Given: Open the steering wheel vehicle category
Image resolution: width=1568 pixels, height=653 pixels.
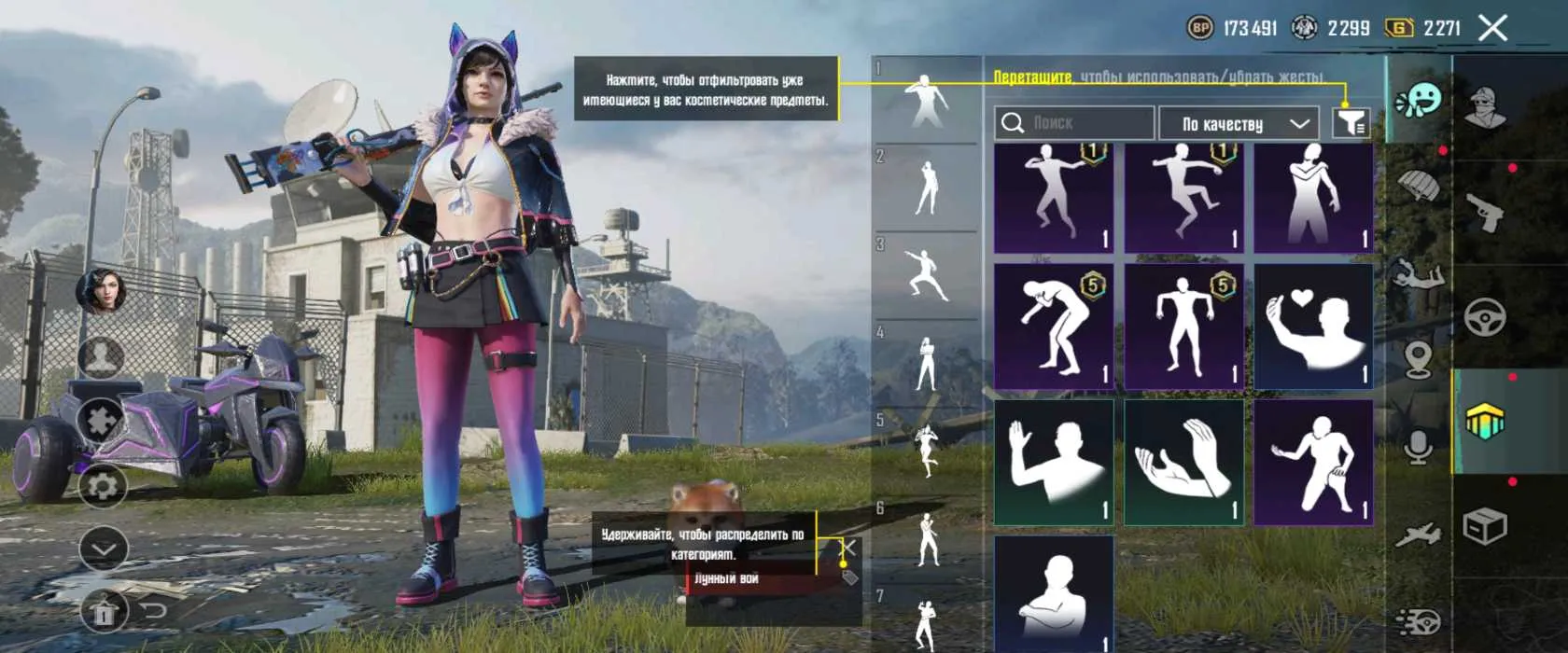Looking at the screenshot, I should 1484,317.
